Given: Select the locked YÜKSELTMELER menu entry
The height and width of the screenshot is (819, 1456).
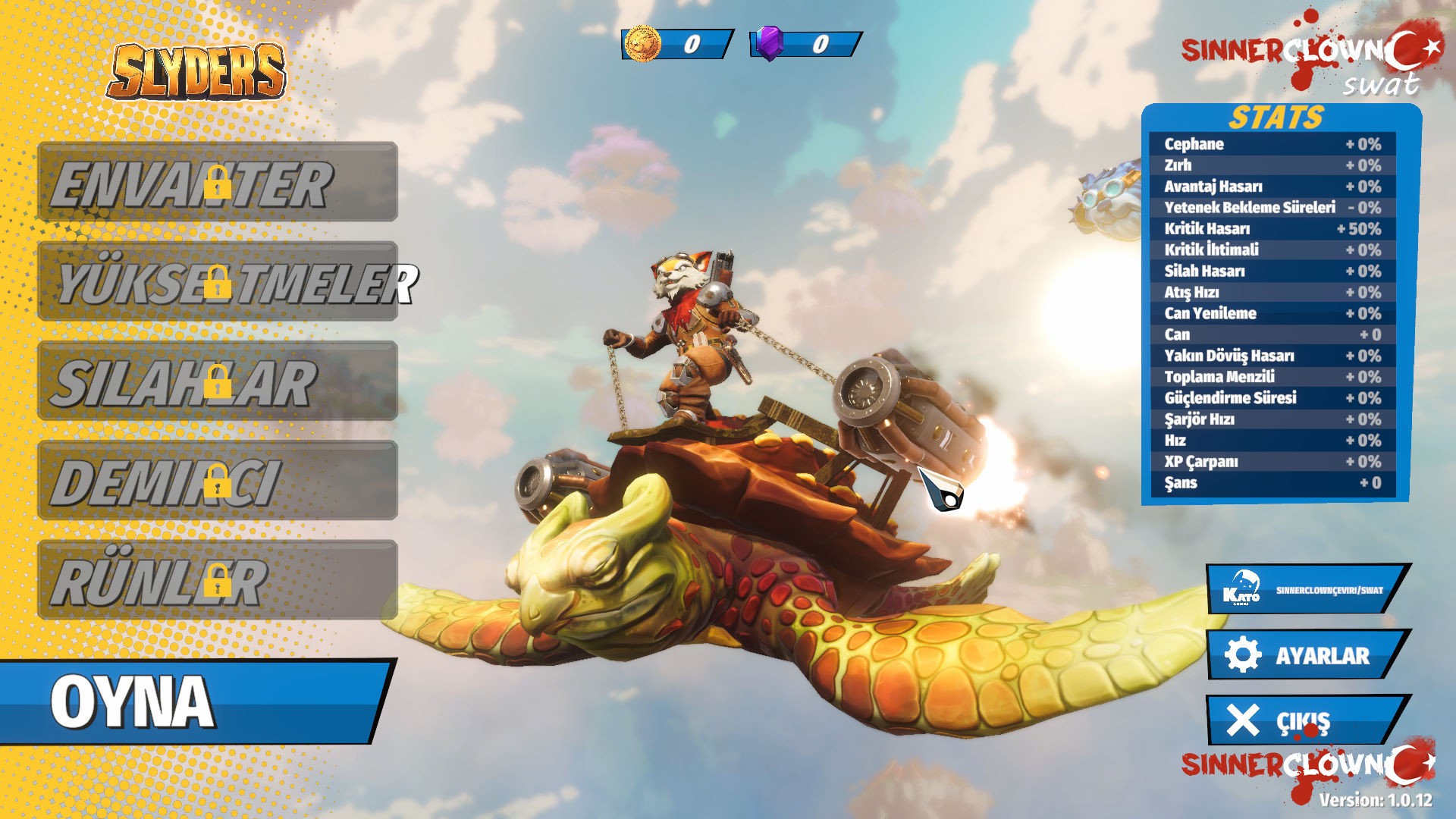Looking at the screenshot, I should [x=218, y=281].
